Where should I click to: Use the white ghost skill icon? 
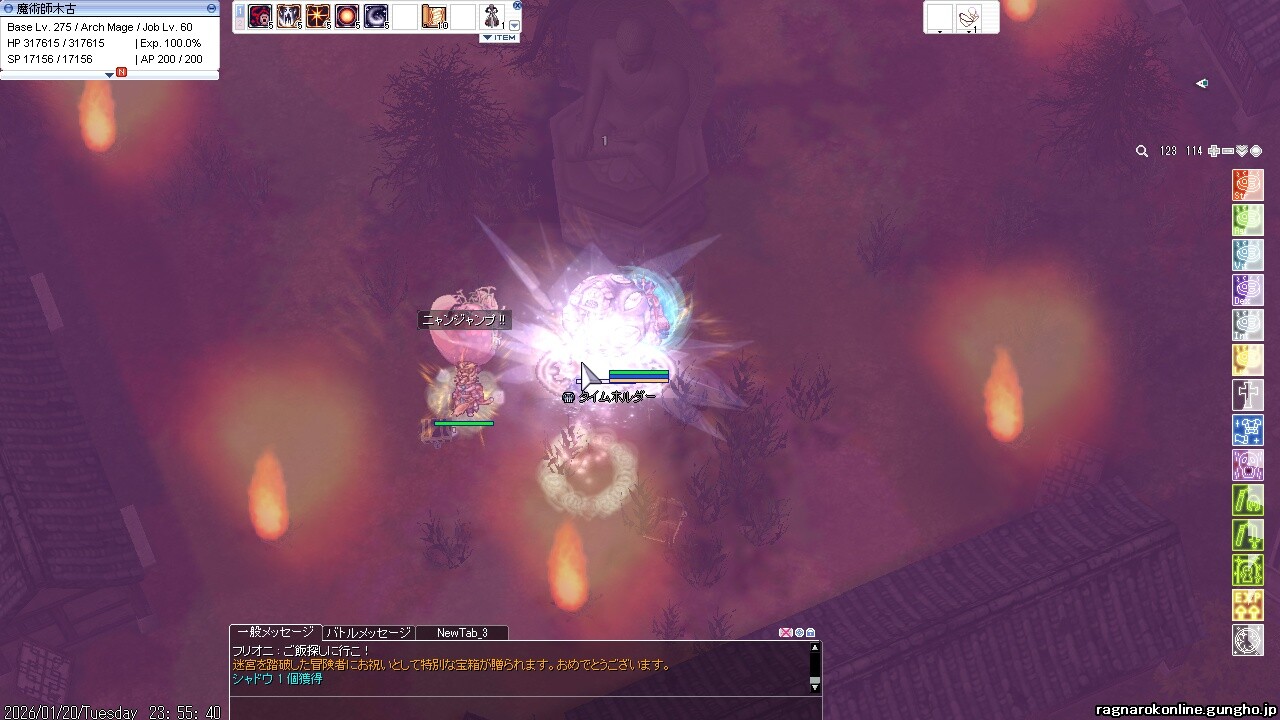click(x=289, y=16)
